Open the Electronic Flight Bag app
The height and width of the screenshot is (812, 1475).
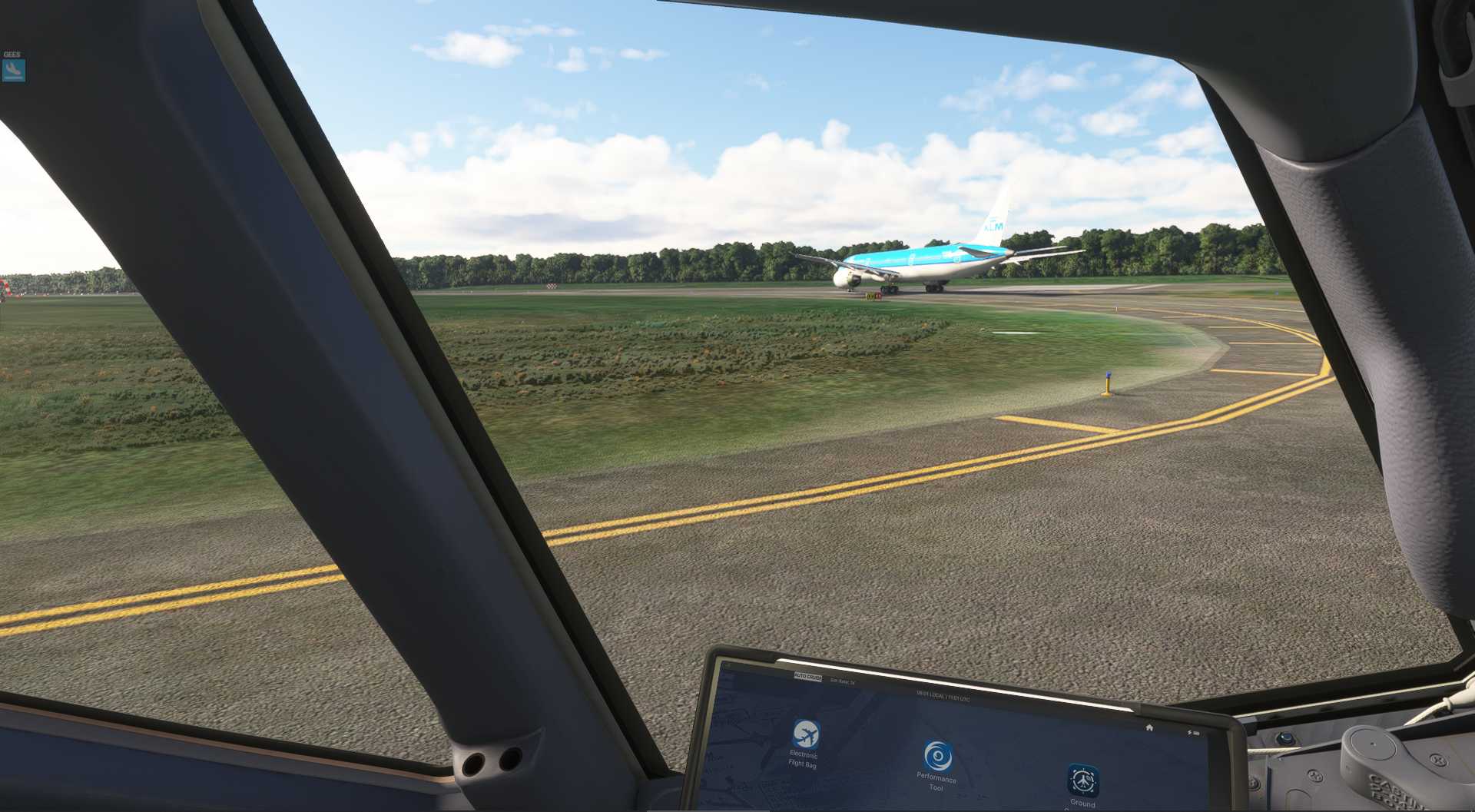coord(805,734)
